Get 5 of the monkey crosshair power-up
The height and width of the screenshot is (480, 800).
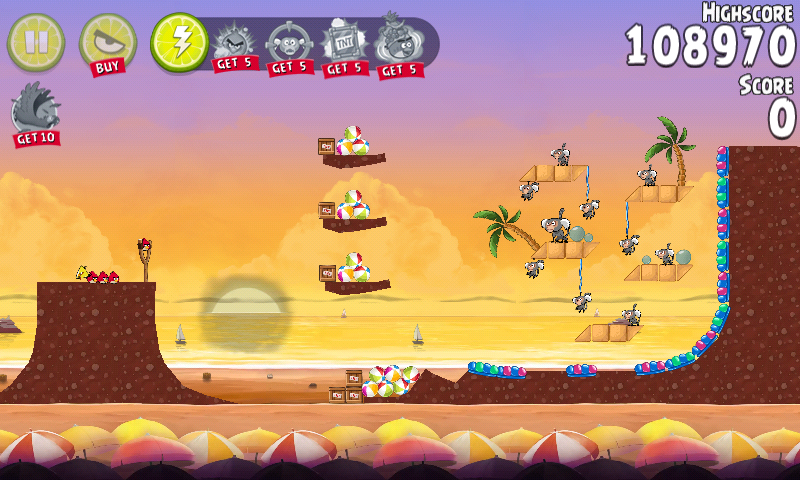[289, 47]
